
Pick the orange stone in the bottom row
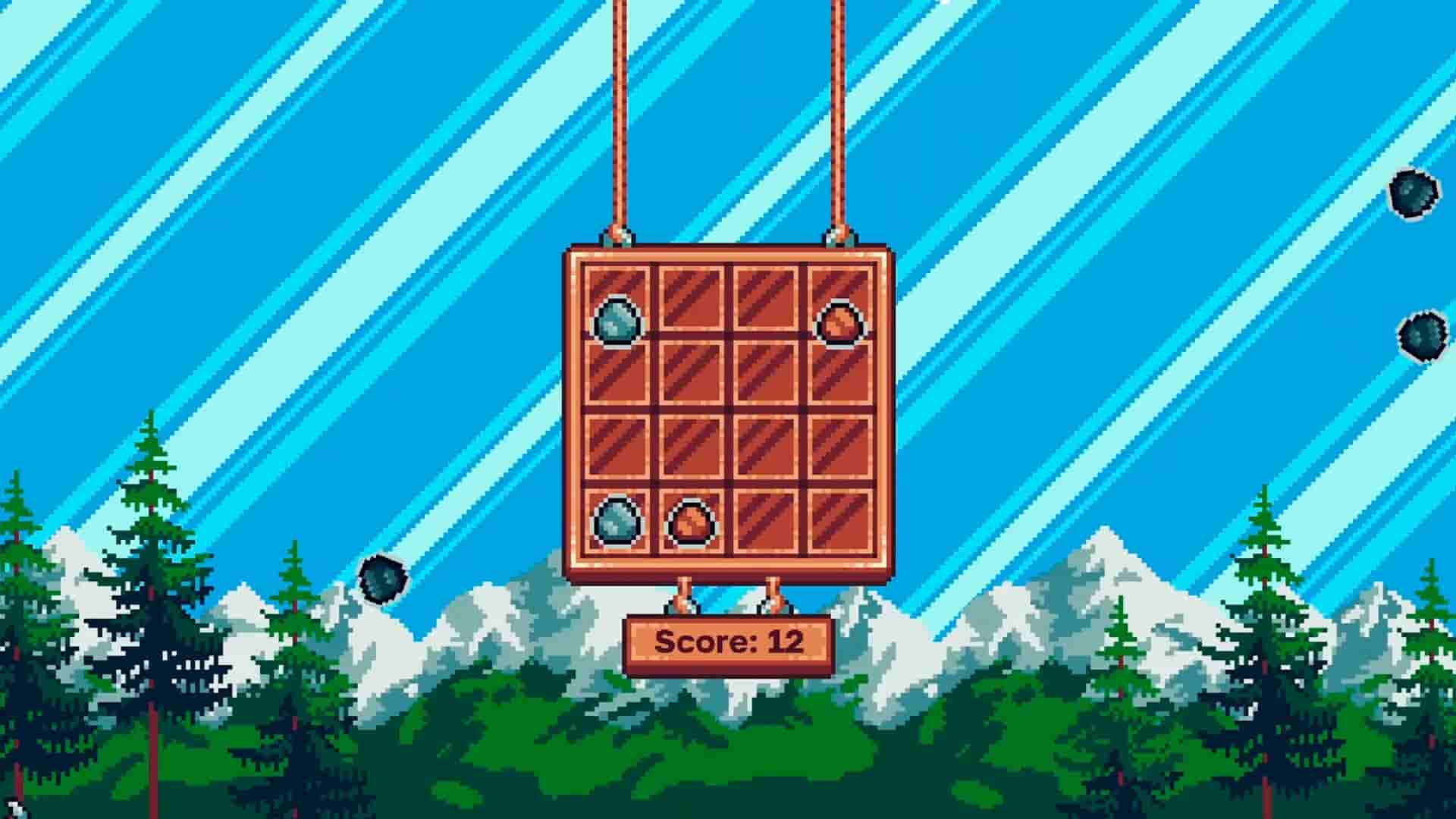[691, 522]
